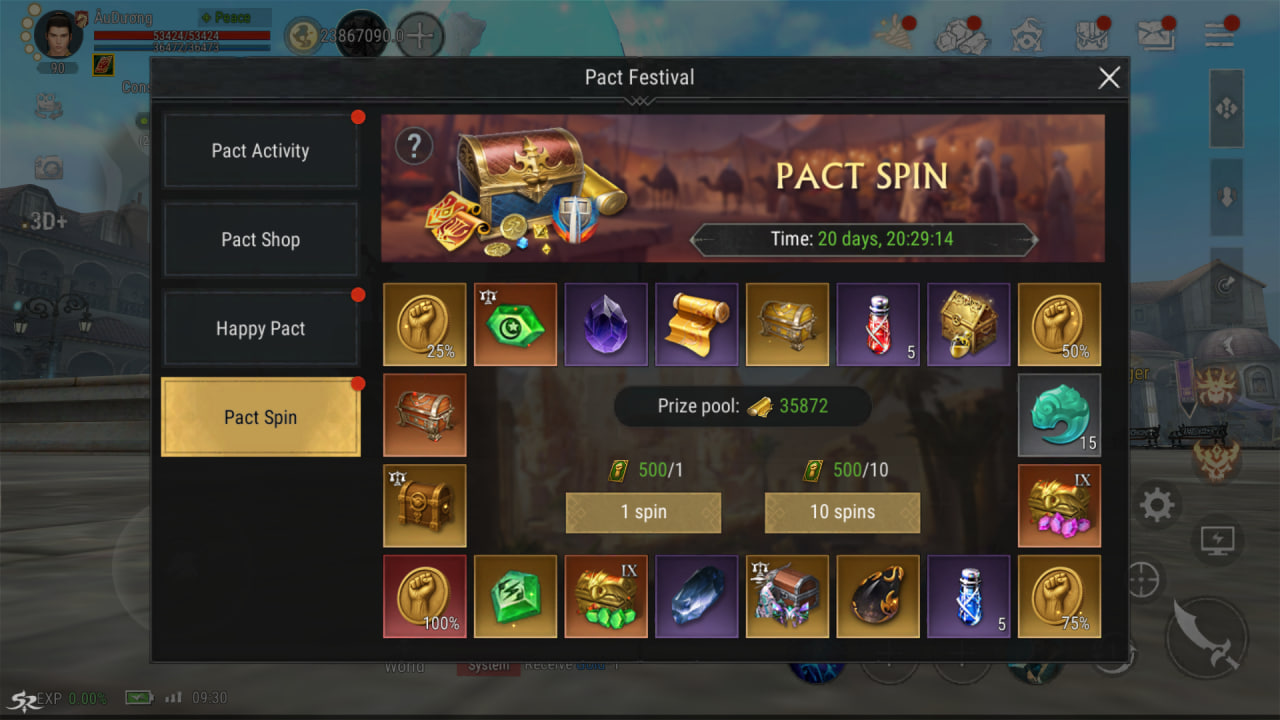Screen dimensions: 1280x720
Task: Open the player portrait profile
Action: point(58,37)
